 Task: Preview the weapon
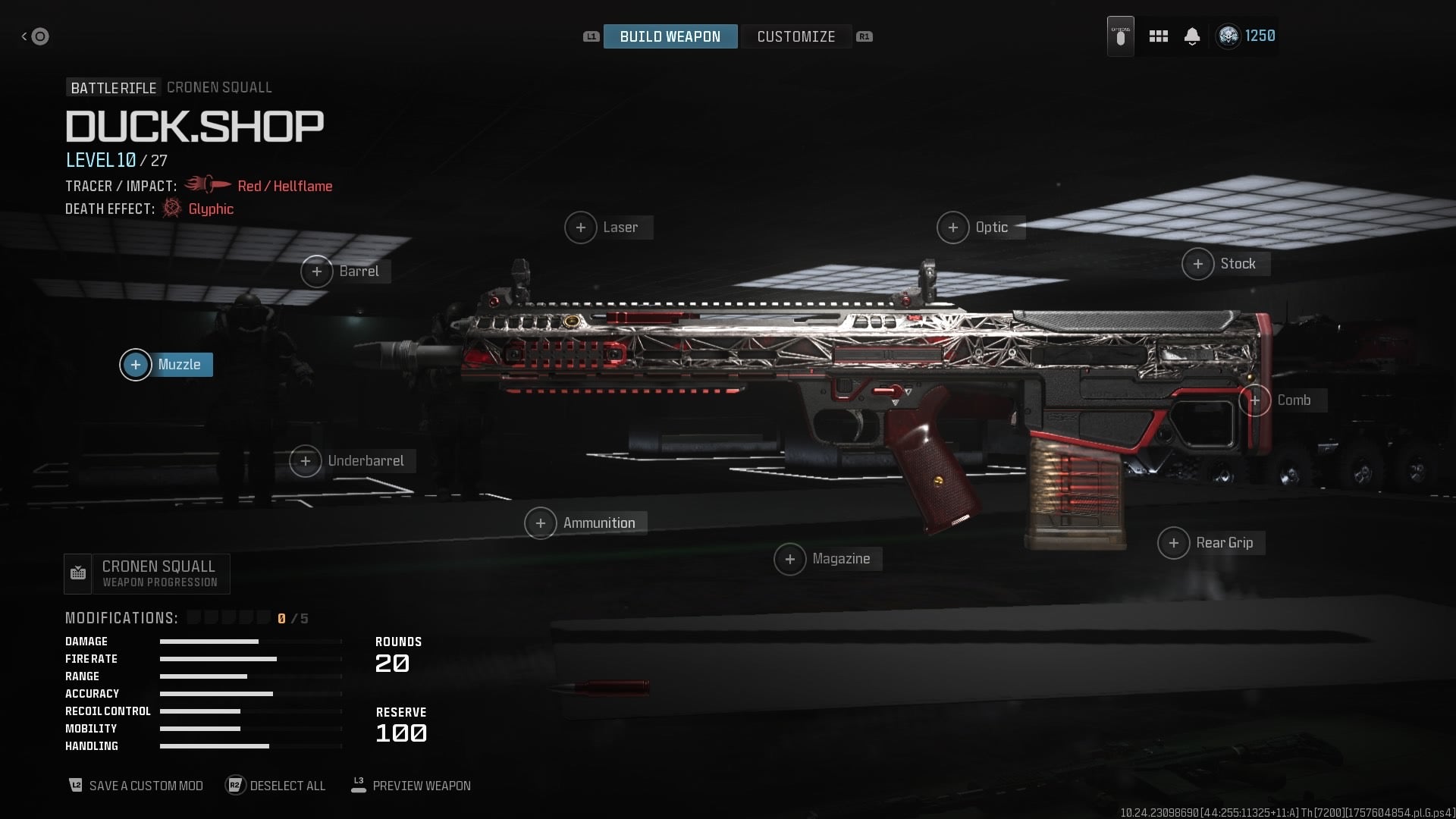coord(411,786)
